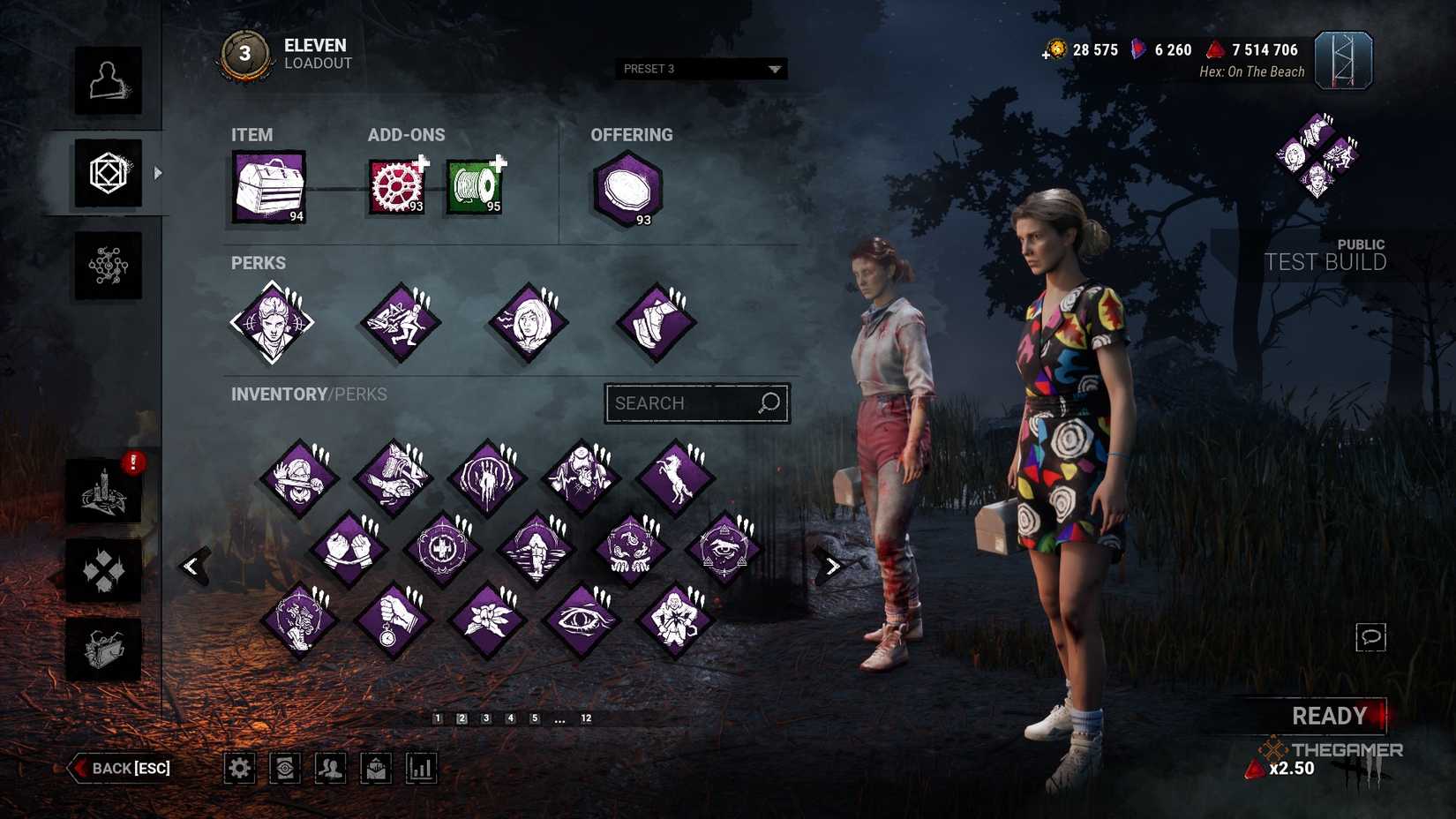Viewport: 1456px width, 819px height.
Task: Open the Friends social icon near the bottom
Action: point(329,768)
